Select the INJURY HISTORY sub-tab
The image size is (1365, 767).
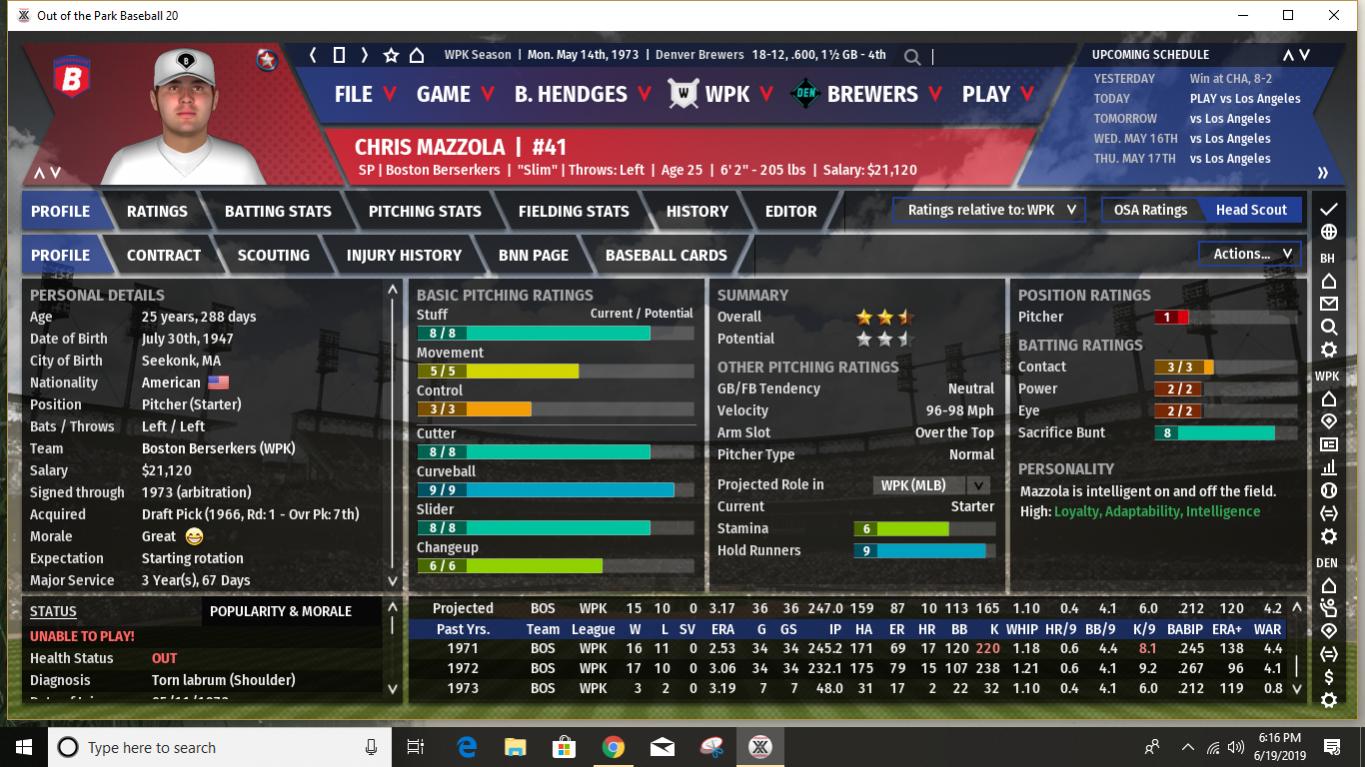(403, 255)
